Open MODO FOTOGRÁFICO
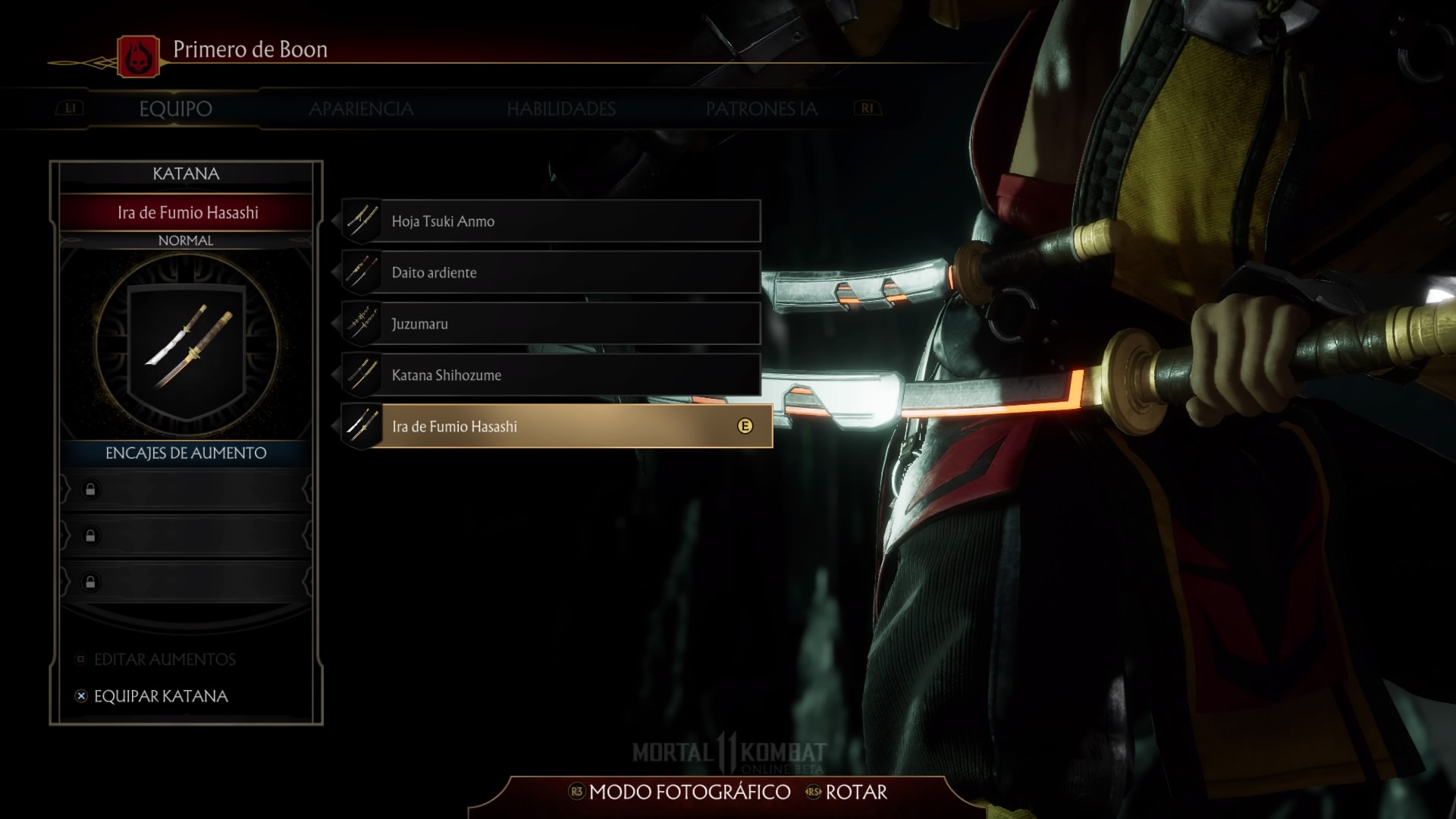This screenshot has height=819, width=1456. (x=689, y=792)
